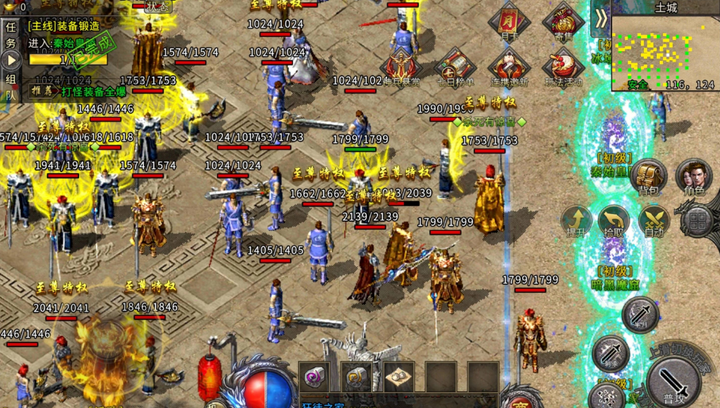The image size is (720, 408).
Task: Tap the 拾取 pickup button
Action: 615,221
